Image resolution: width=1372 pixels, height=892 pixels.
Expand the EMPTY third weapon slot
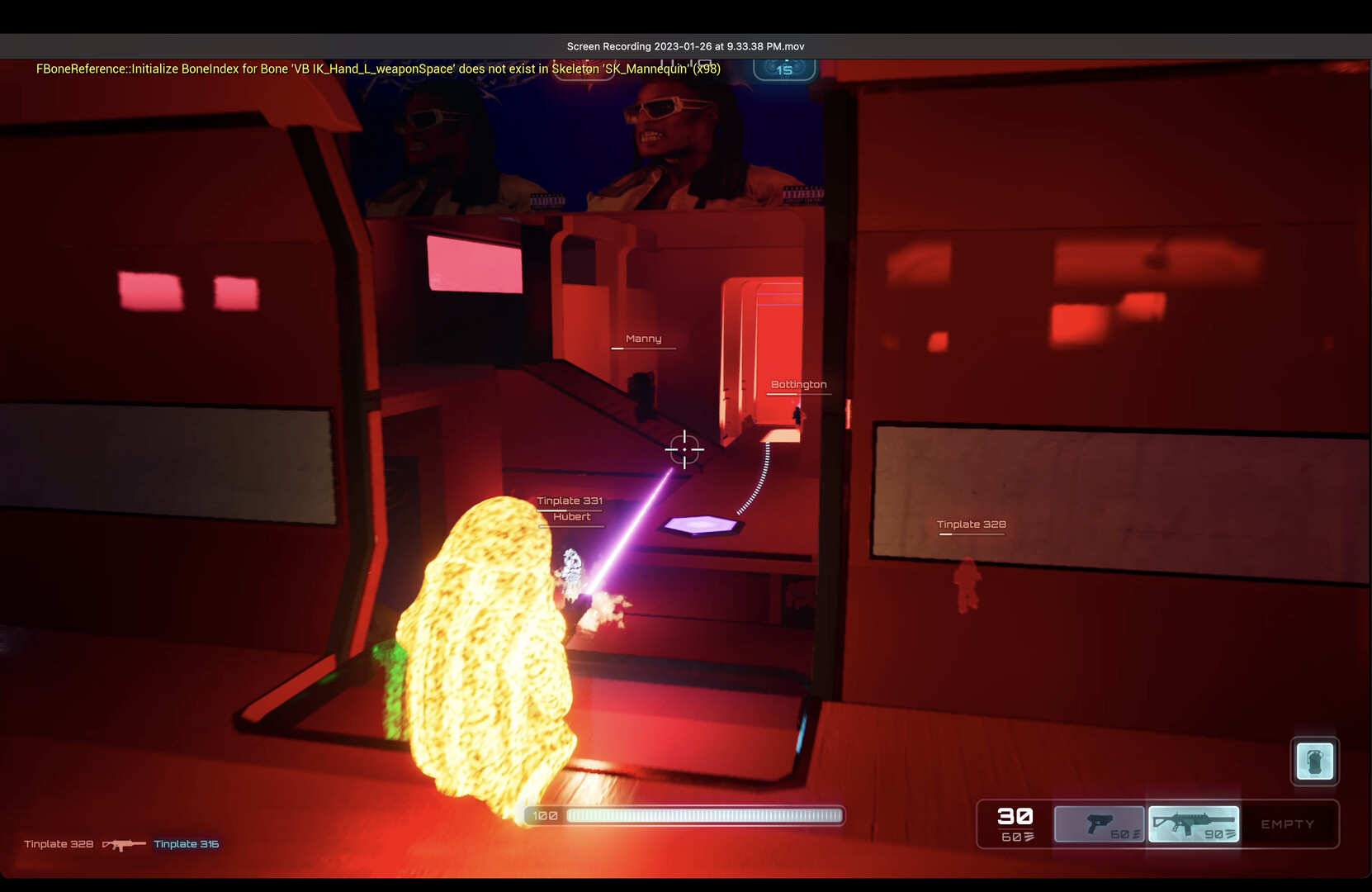point(1287,823)
